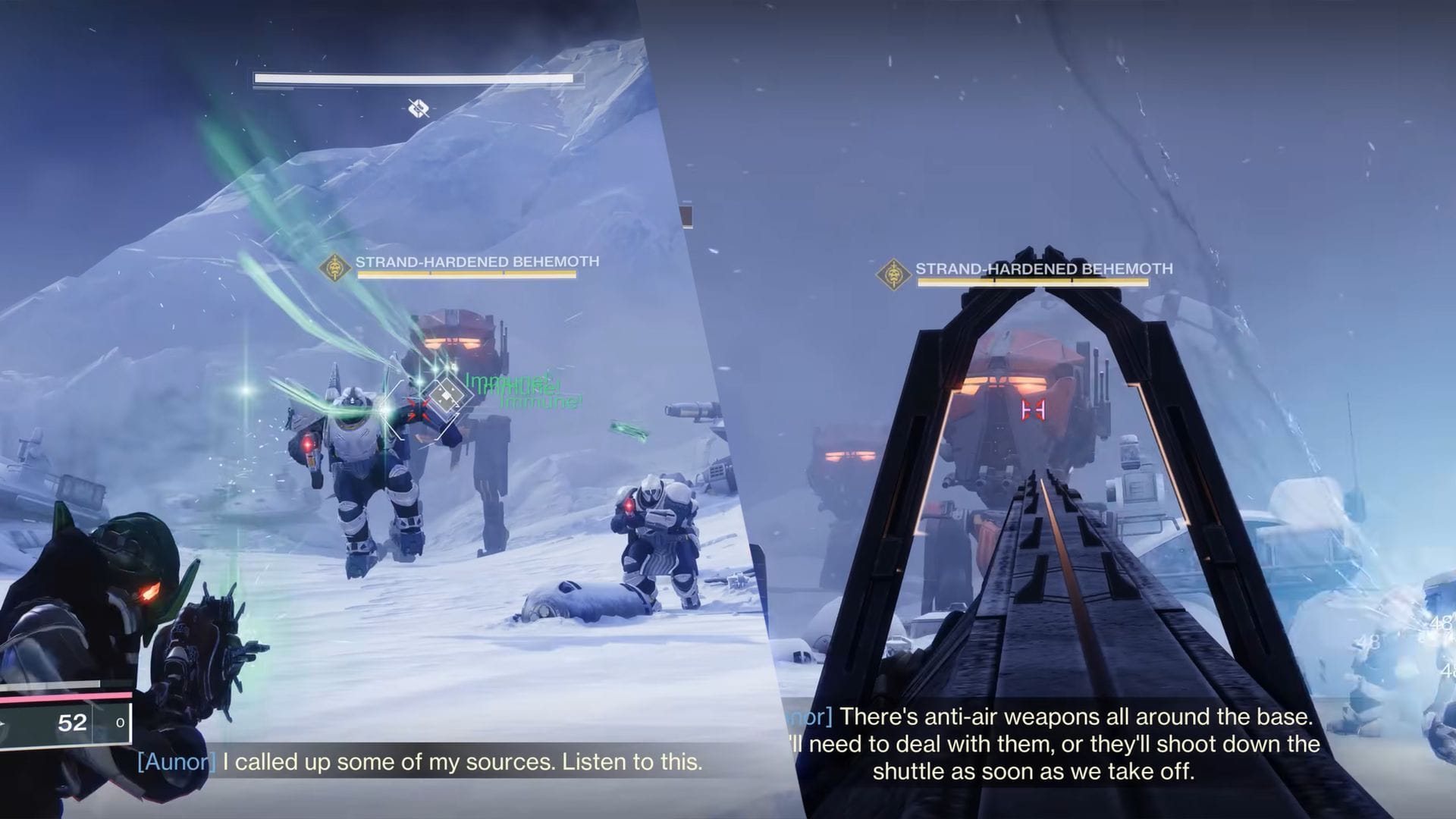Image resolution: width=1456 pixels, height=819 pixels.
Task: Click the reserve ammo indicator beside 52
Action: 120,723
